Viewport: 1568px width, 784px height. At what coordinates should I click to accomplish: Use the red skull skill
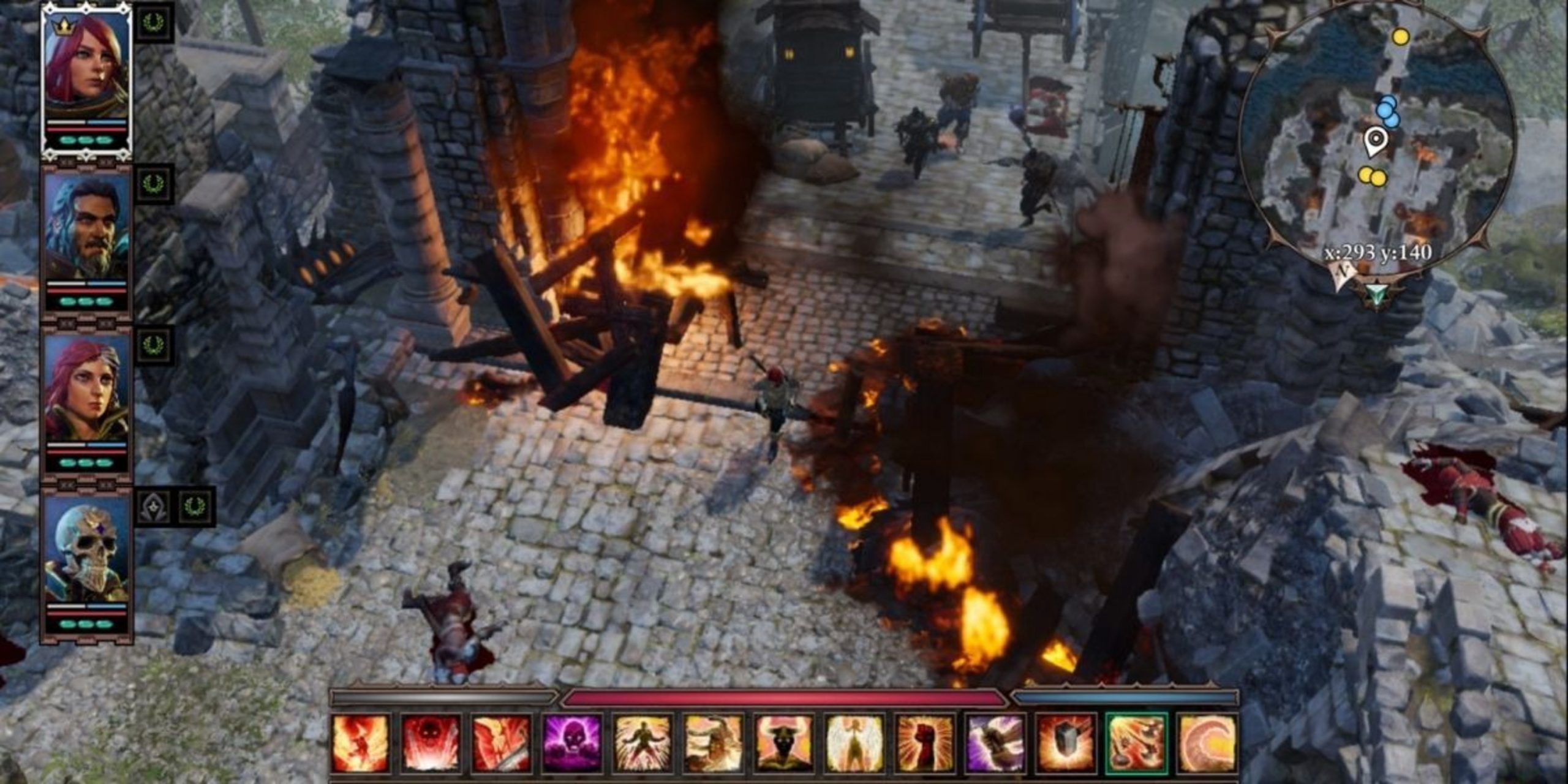pyautogui.click(x=431, y=743)
